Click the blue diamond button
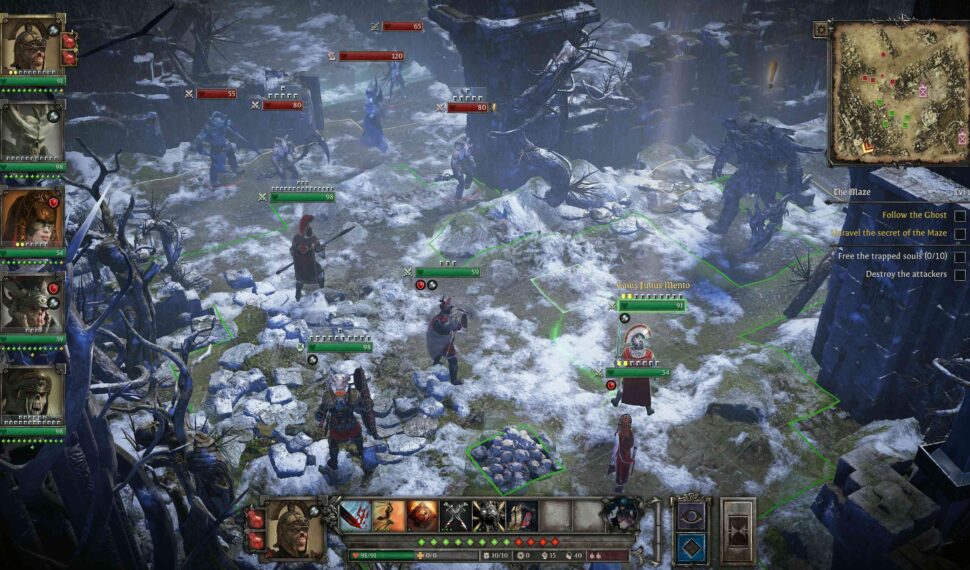Screen dimensions: 970x570 coord(690,549)
